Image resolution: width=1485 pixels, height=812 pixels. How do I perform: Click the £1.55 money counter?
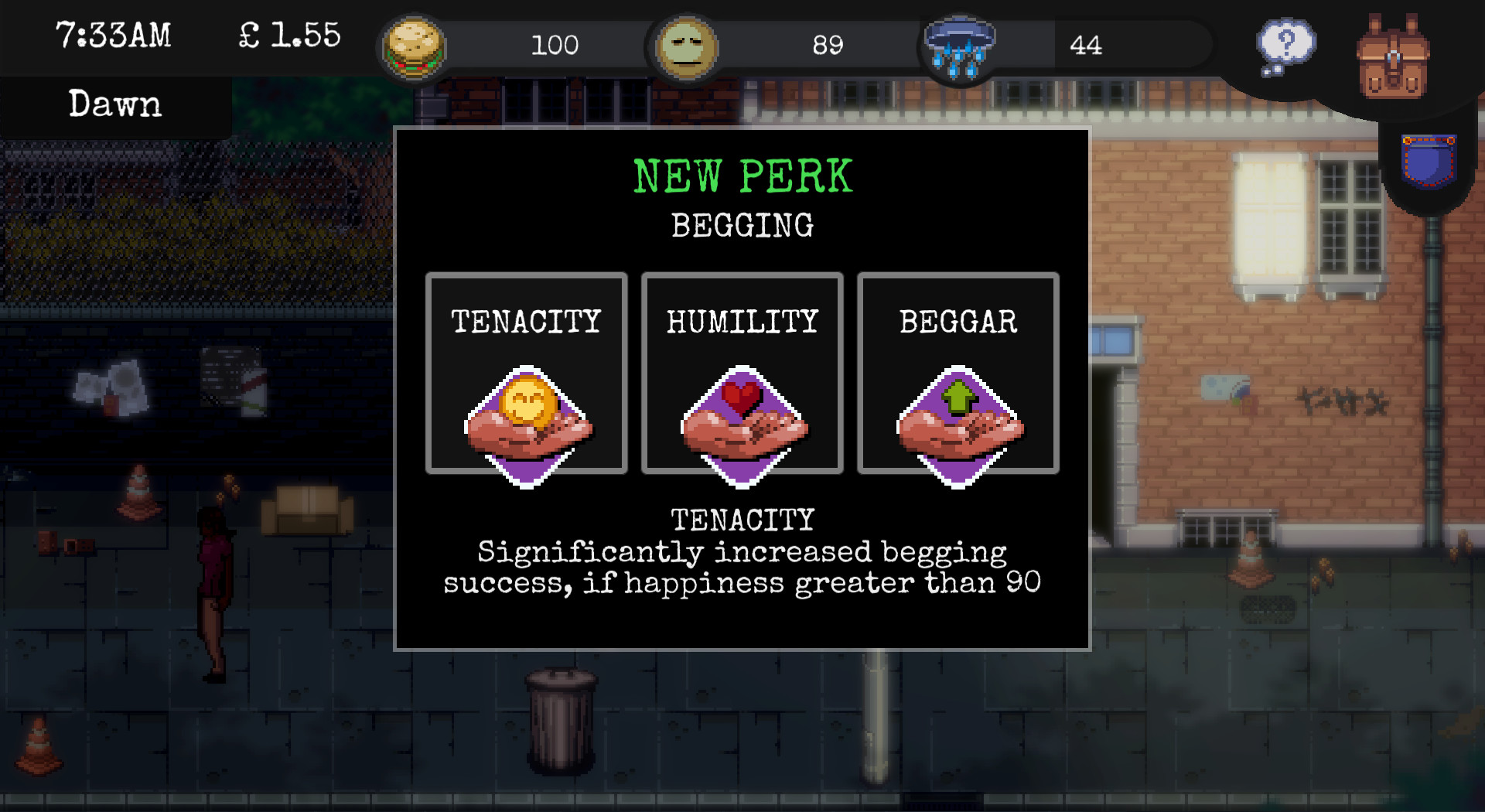pos(288,35)
